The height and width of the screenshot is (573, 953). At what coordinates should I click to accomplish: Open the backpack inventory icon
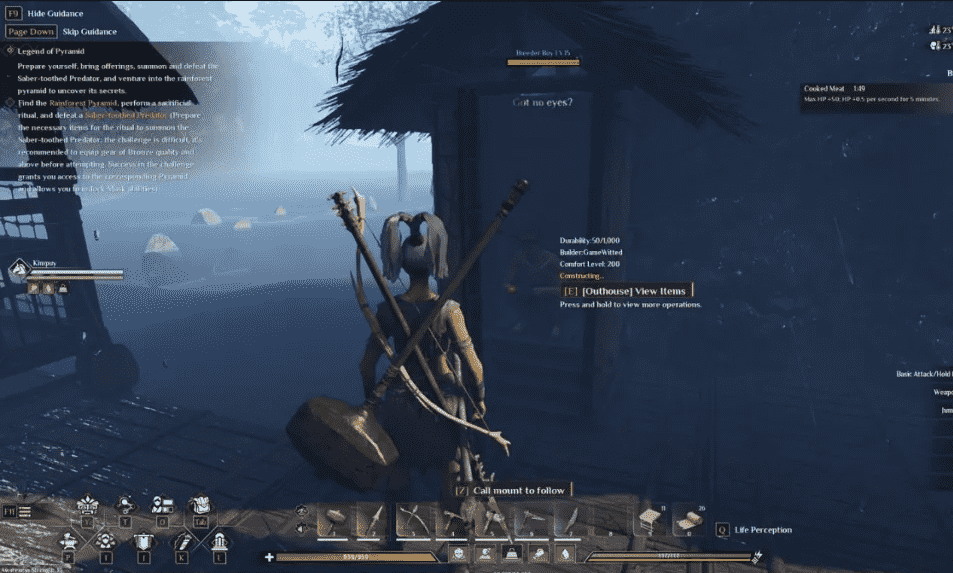199,505
